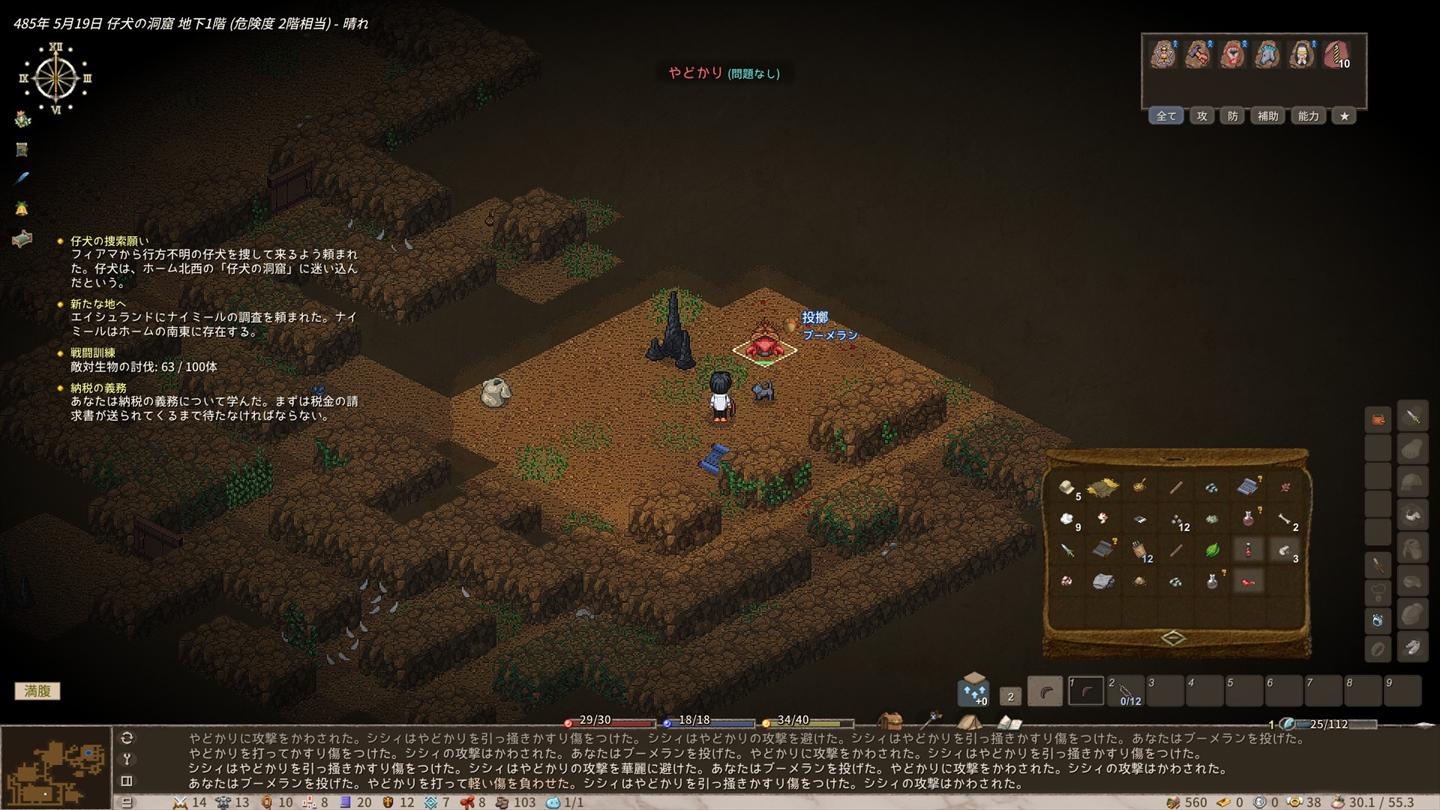1440x810 pixels.
Task: Select the bone item stack of 2
Action: pyautogui.click(x=1284, y=519)
